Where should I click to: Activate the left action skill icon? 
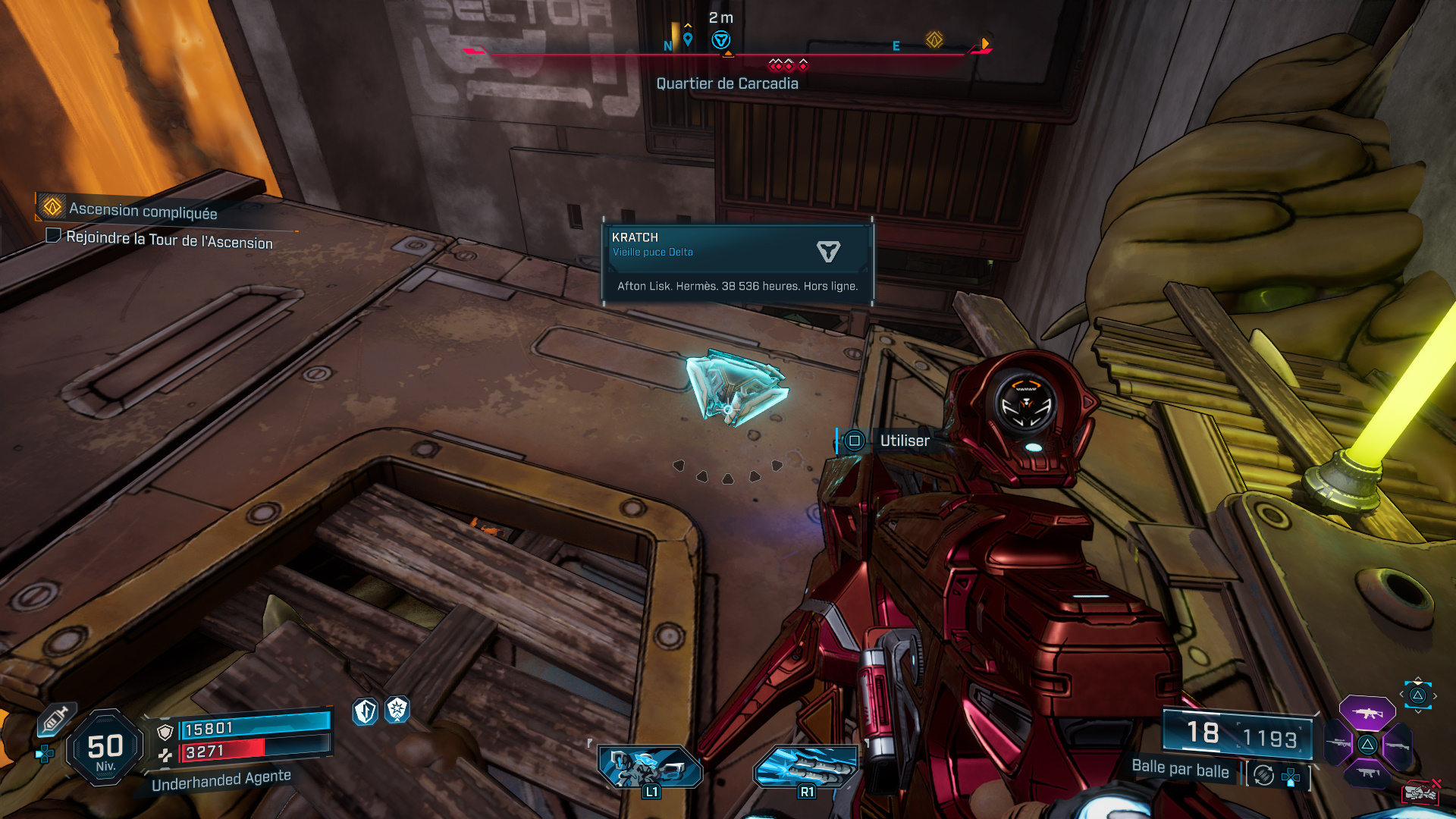[650, 767]
